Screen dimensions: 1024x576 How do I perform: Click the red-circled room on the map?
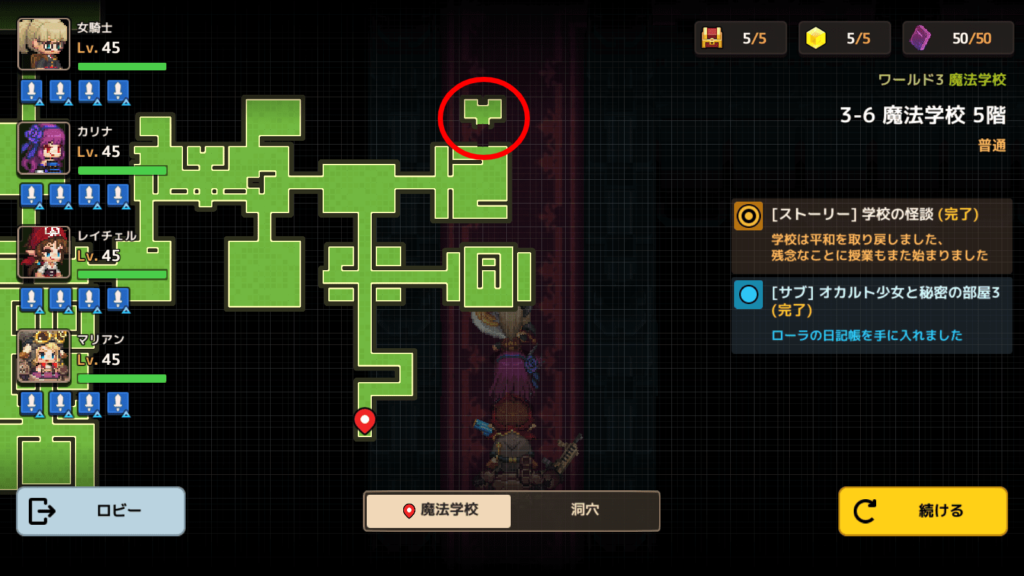coord(485,113)
